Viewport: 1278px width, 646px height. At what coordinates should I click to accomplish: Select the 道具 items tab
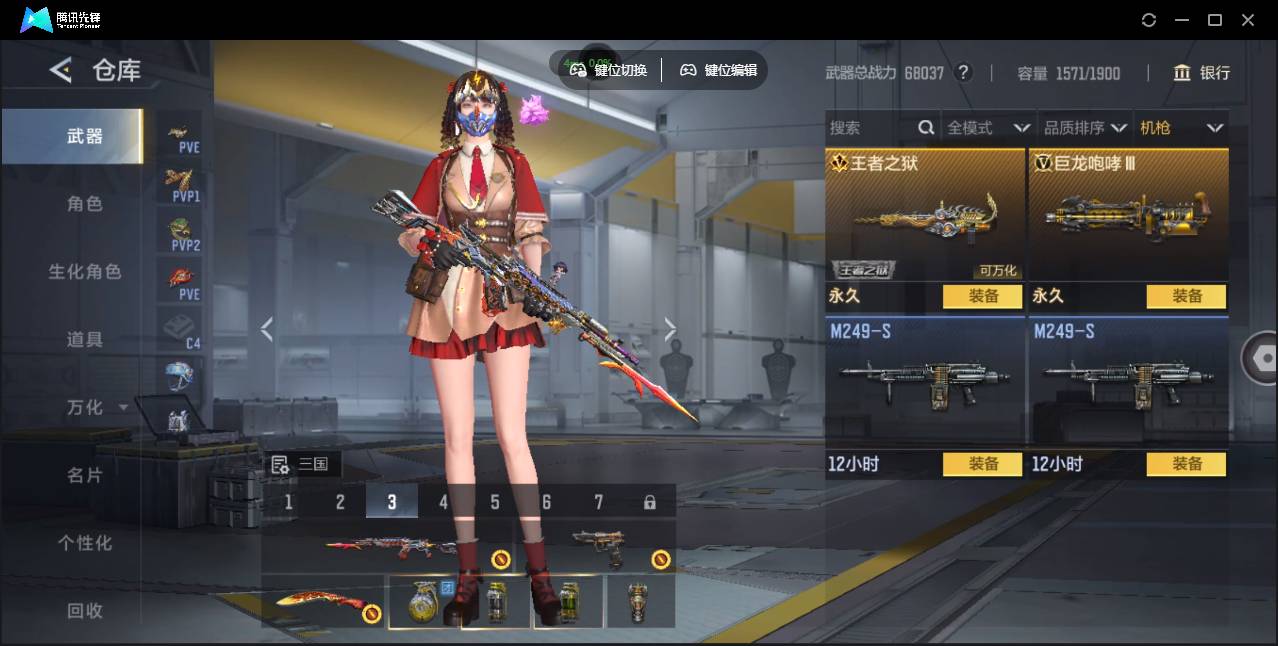coord(85,340)
